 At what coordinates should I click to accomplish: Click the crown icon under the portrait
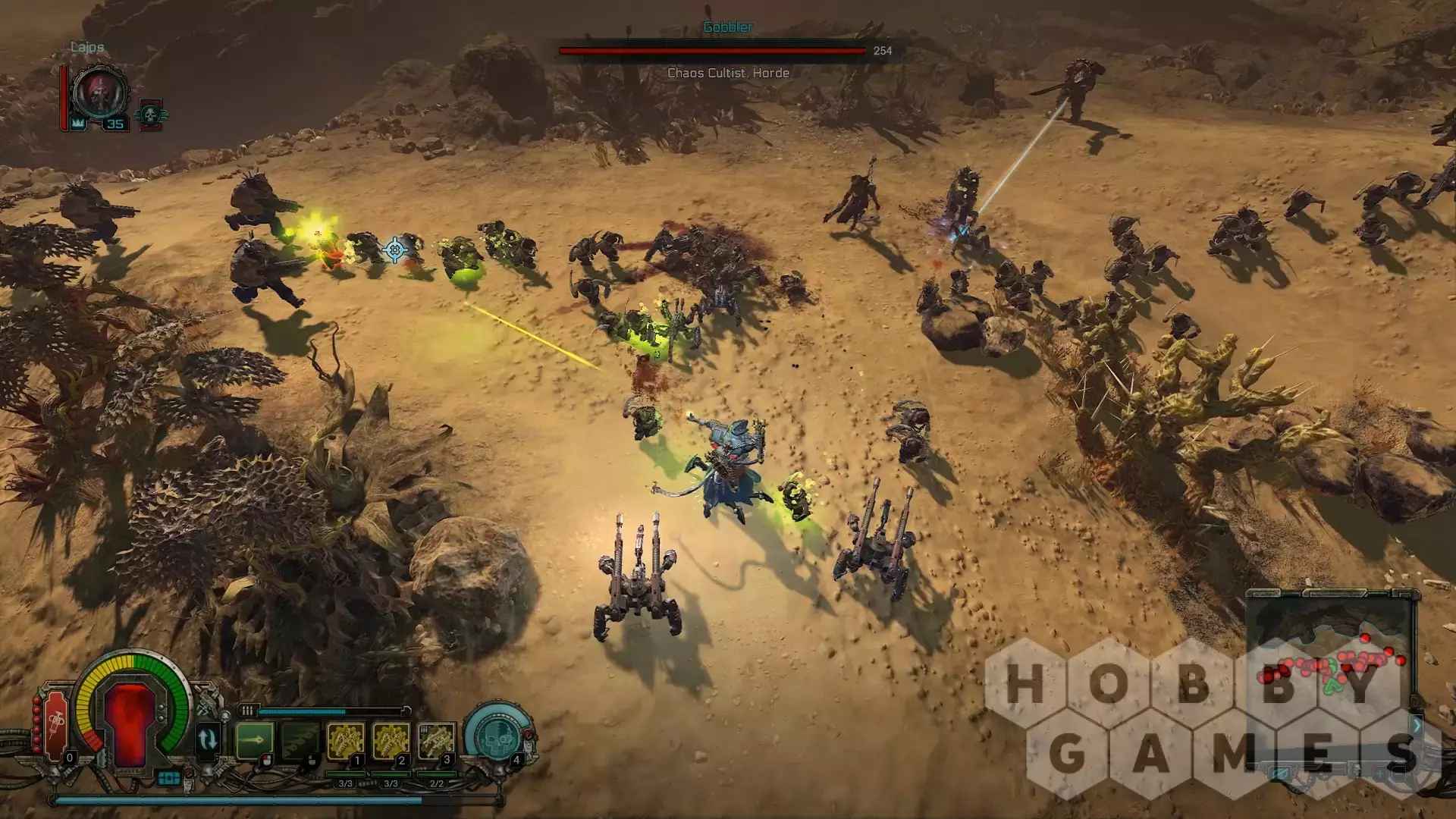(x=78, y=123)
